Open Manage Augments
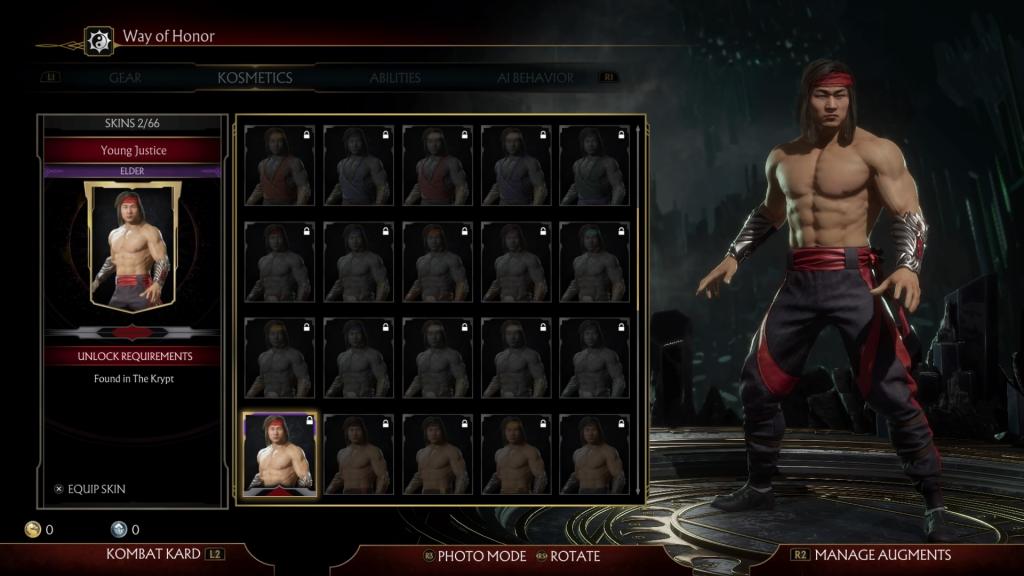The height and width of the screenshot is (576, 1024). click(881, 554)
